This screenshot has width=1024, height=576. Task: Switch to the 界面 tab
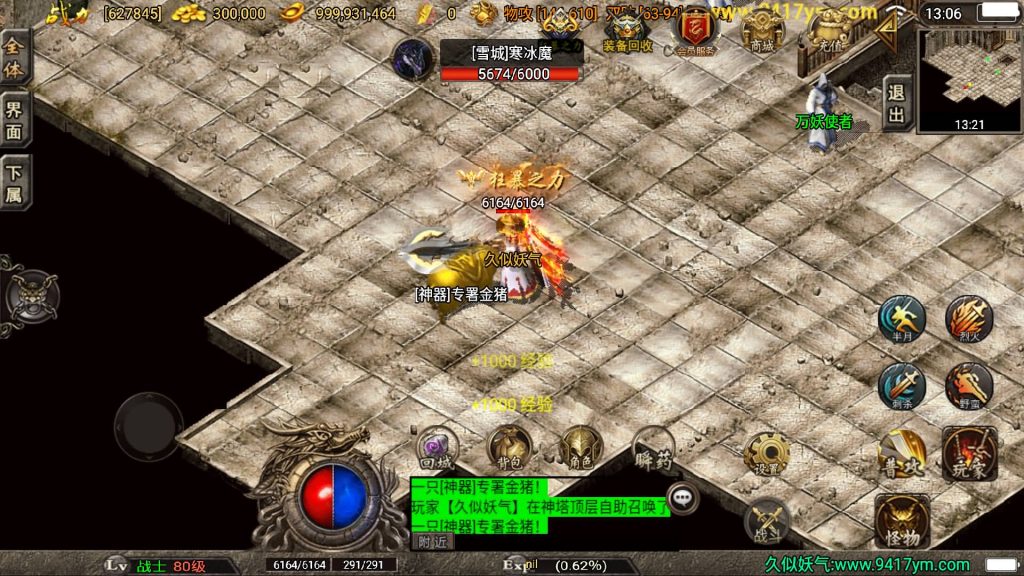[14, 120]
